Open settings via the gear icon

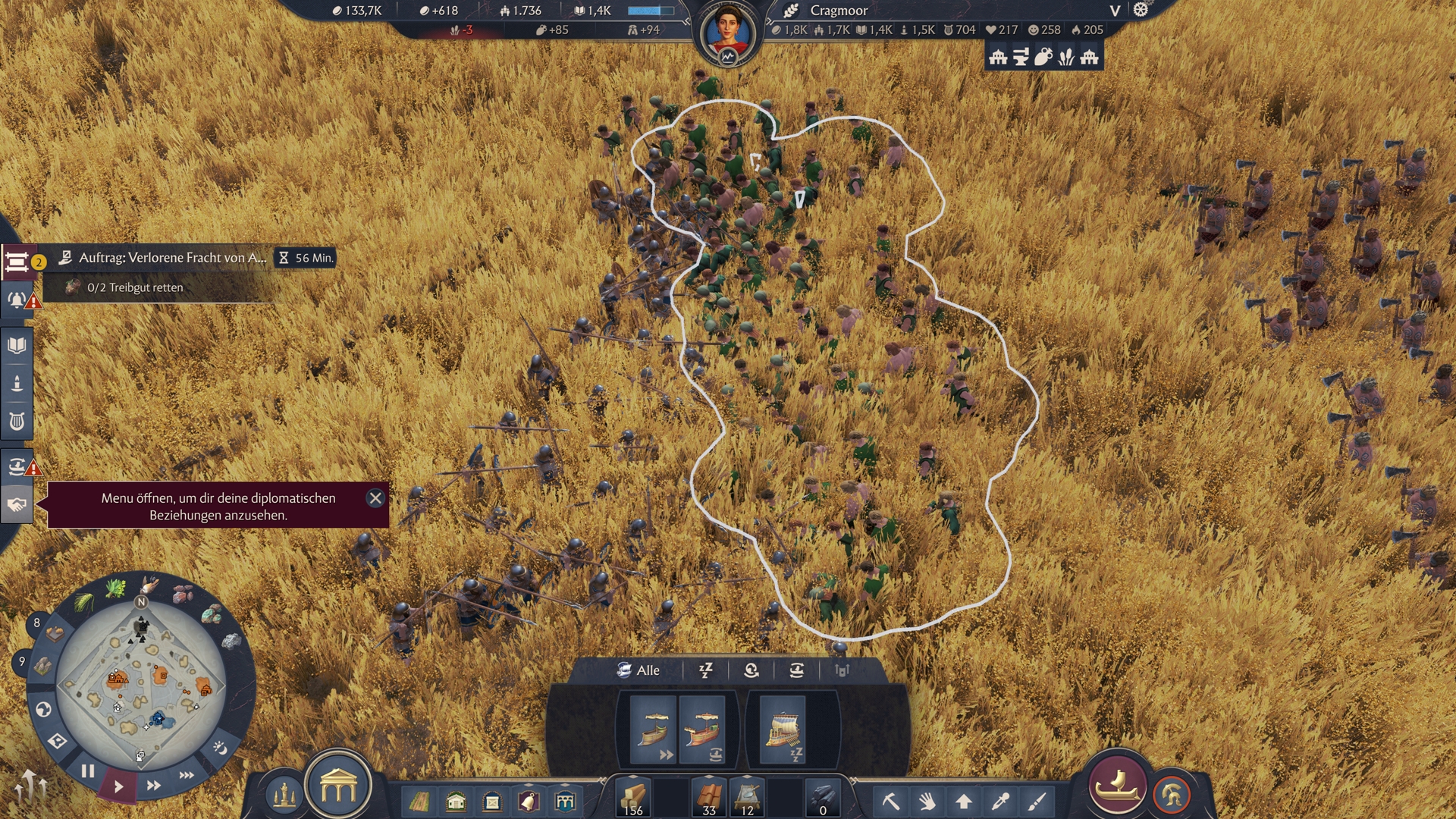coord(1141,10)
